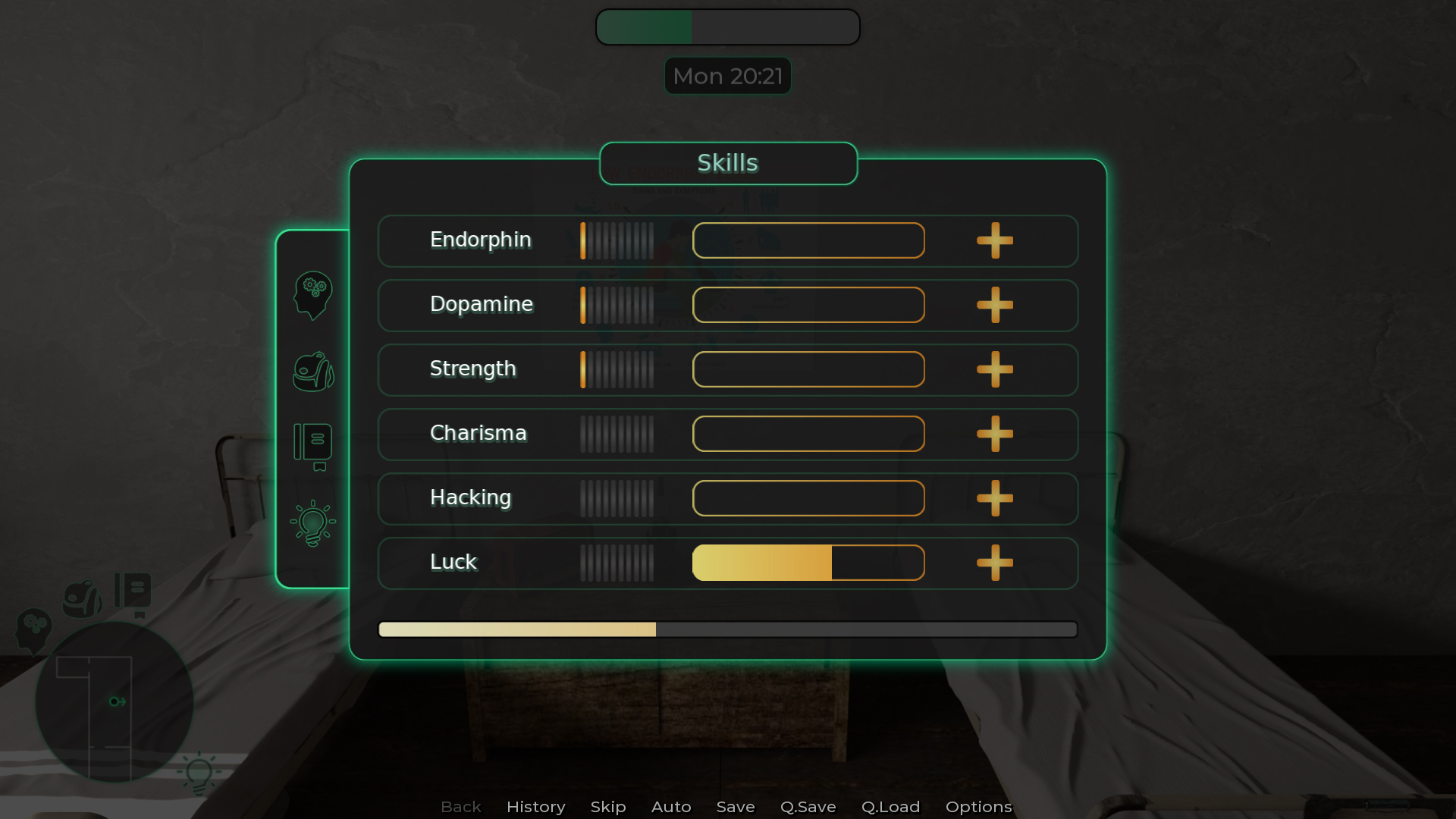Show the journal notebook tab

coord(312,446)
